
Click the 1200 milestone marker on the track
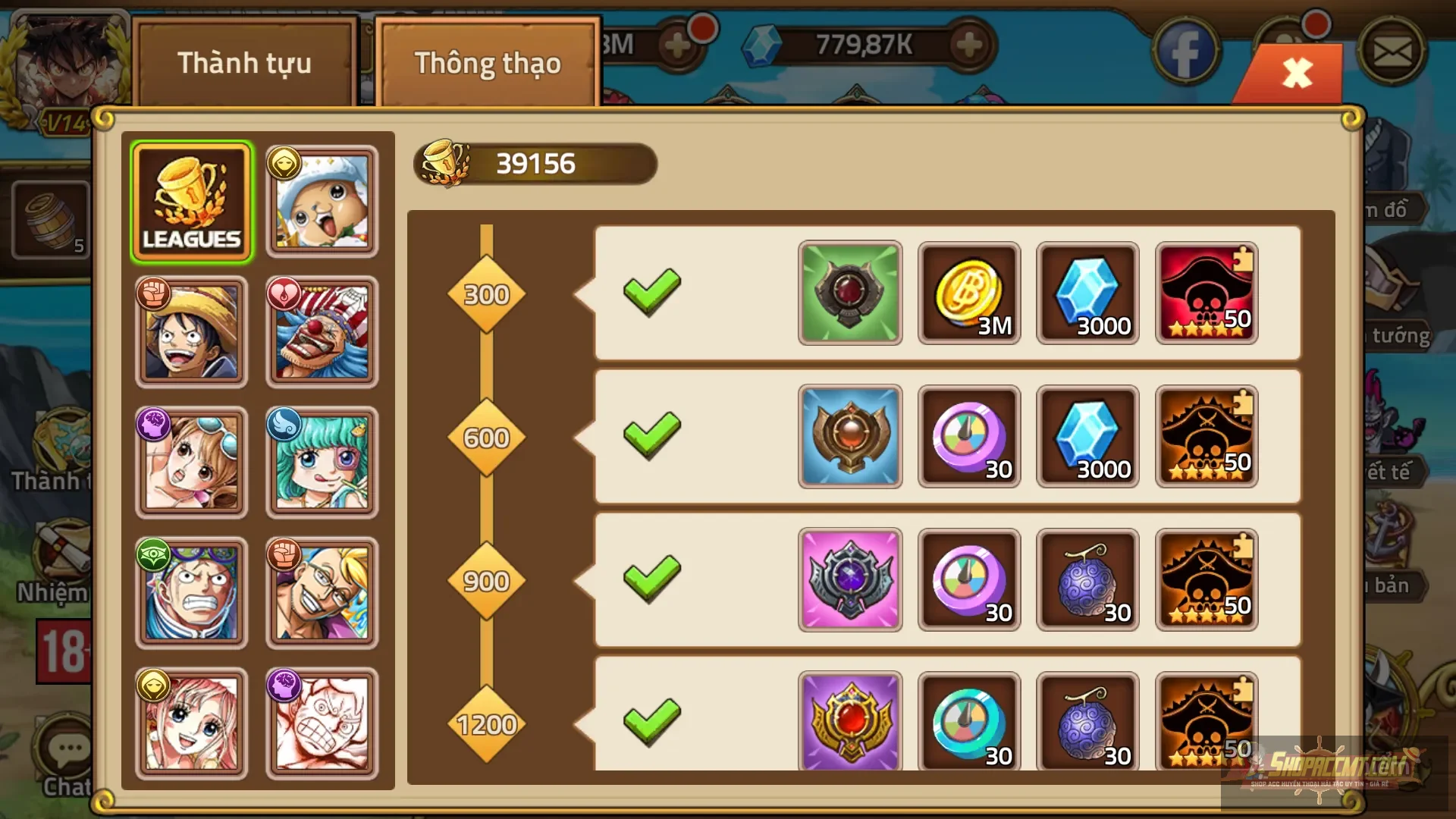pyautogui.click(x=487, y=724)
